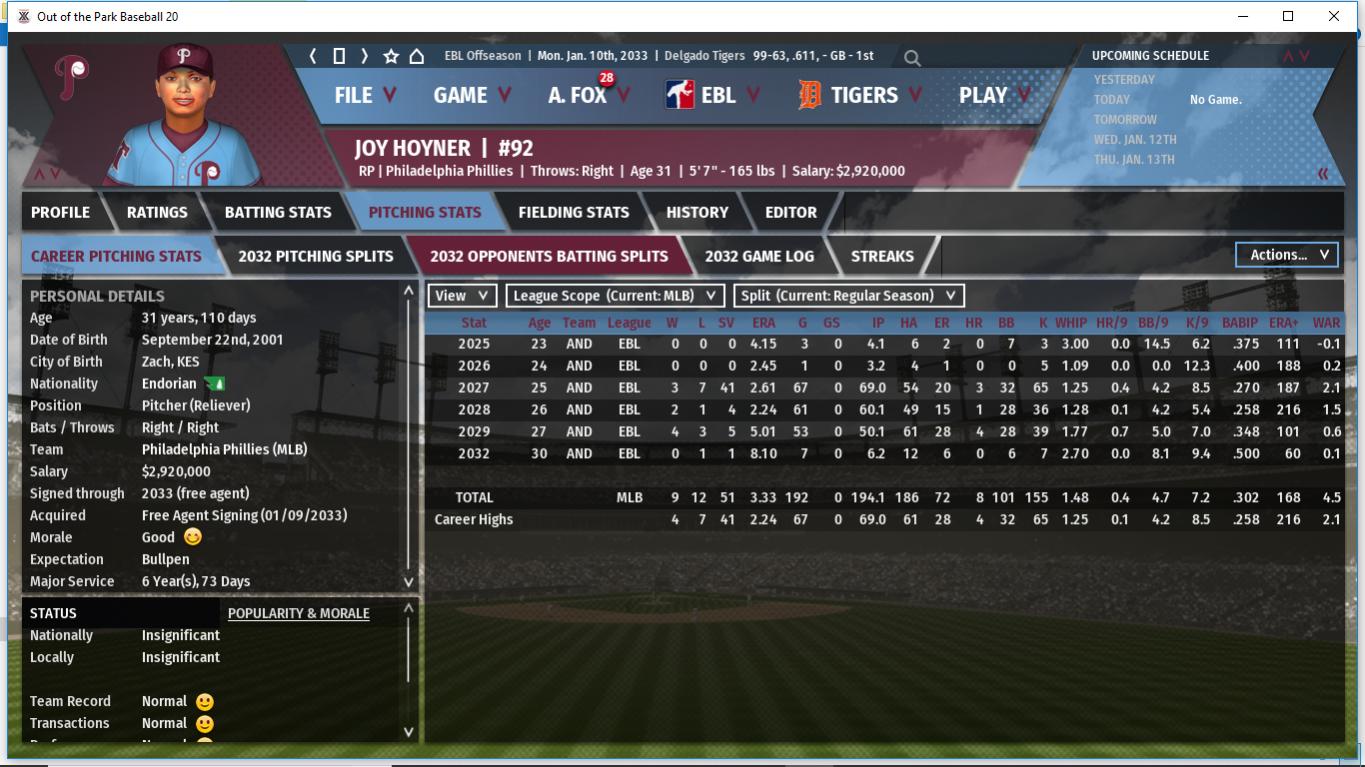Show 2032 Pitching Splits subtab
This screenshot has height=767, width=1365.
(315, 256)
